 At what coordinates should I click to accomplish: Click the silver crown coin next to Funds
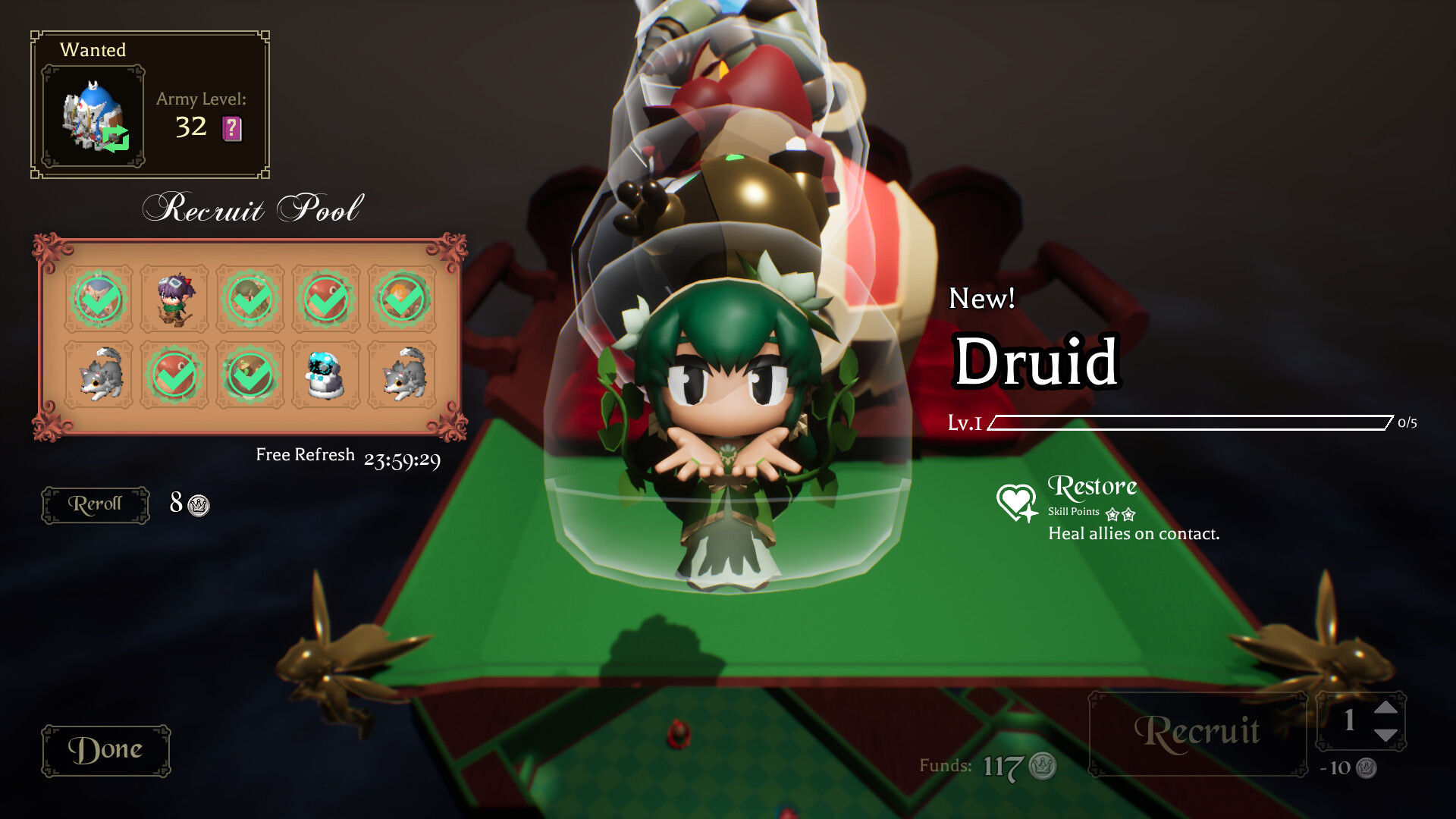click(1040, 766)
